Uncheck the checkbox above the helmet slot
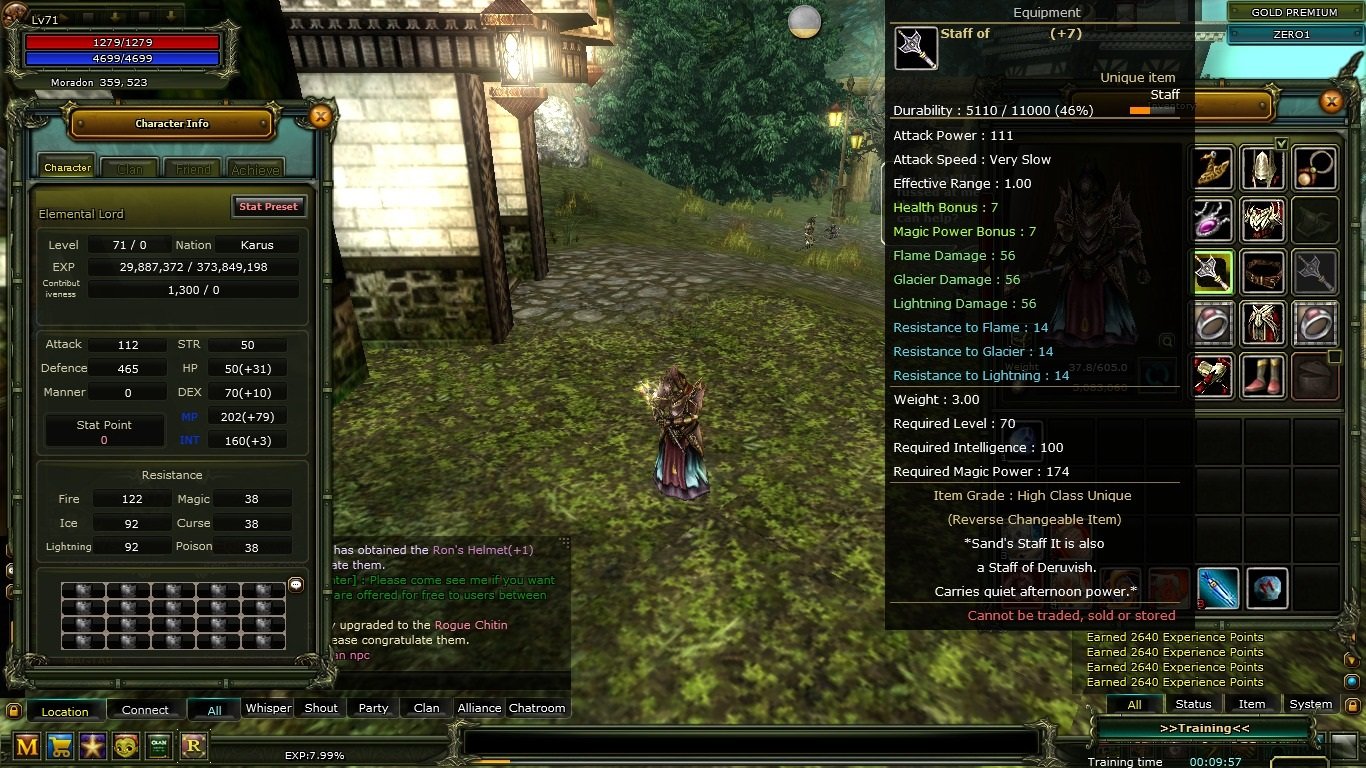 pyautogui.click(x=1281, y=144)
